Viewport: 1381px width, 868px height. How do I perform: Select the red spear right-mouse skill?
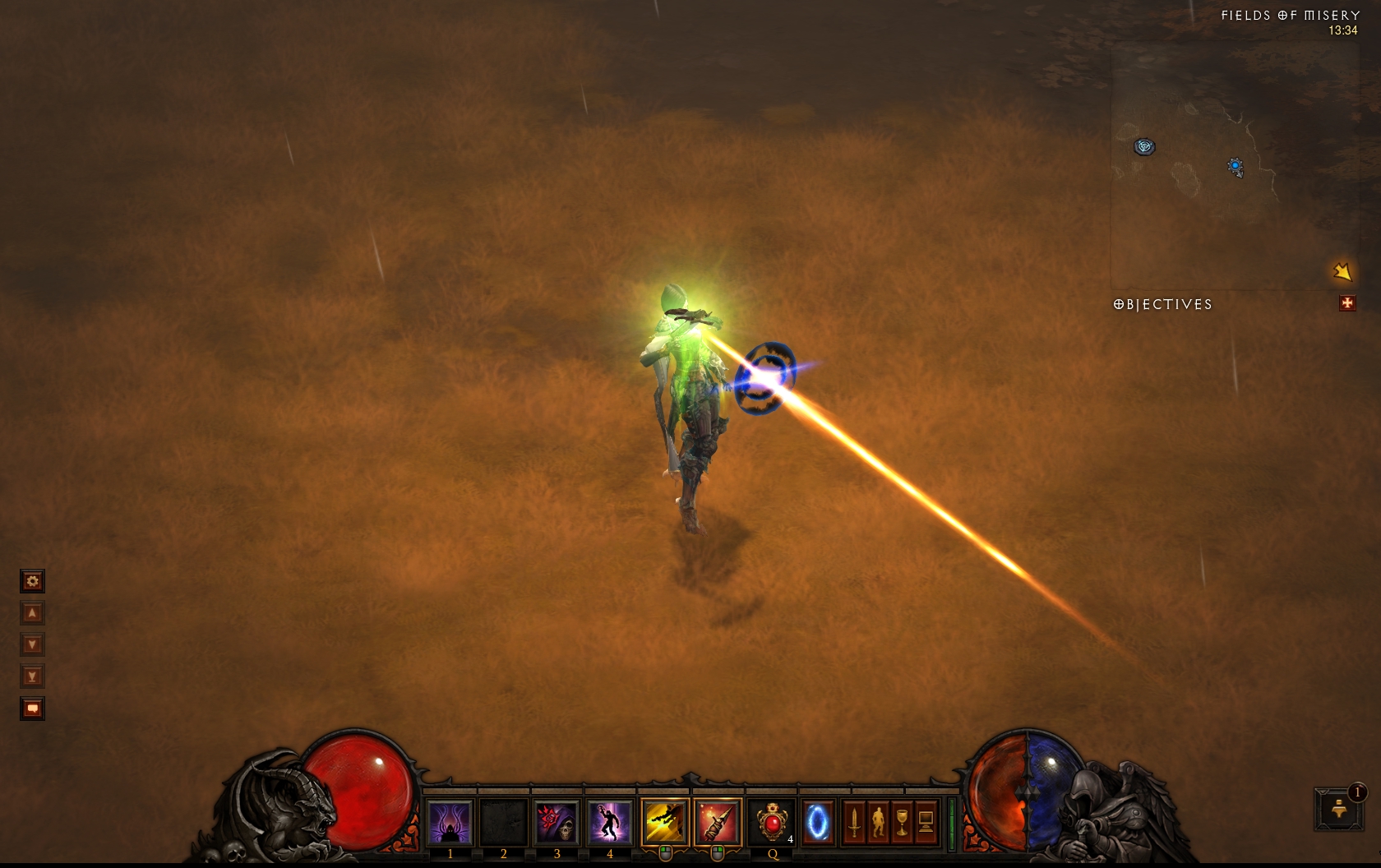pyautogui.click(x=717, y=822)
